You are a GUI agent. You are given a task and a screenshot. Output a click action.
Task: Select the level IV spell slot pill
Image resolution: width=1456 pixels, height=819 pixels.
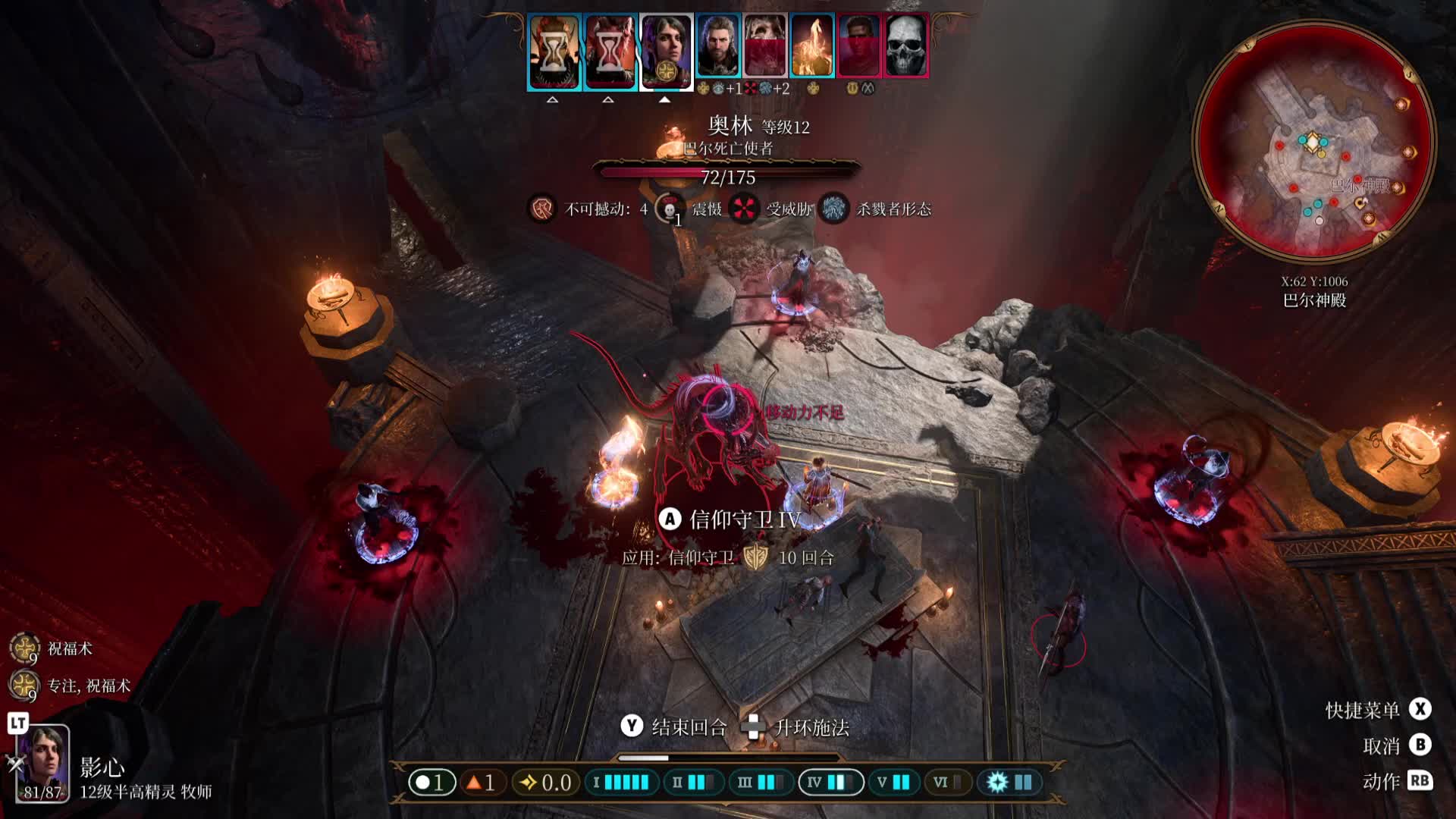point(830,782)
